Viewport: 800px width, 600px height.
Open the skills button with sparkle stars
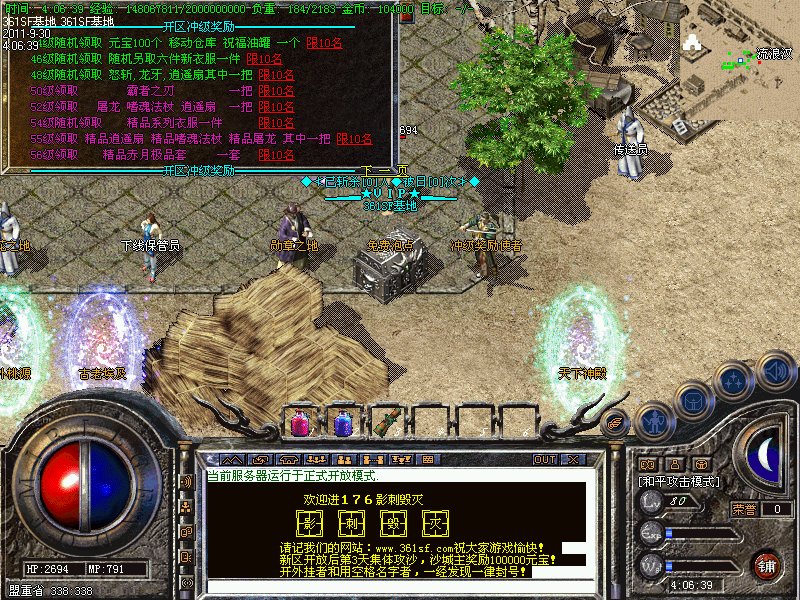(x=735, y=381)
